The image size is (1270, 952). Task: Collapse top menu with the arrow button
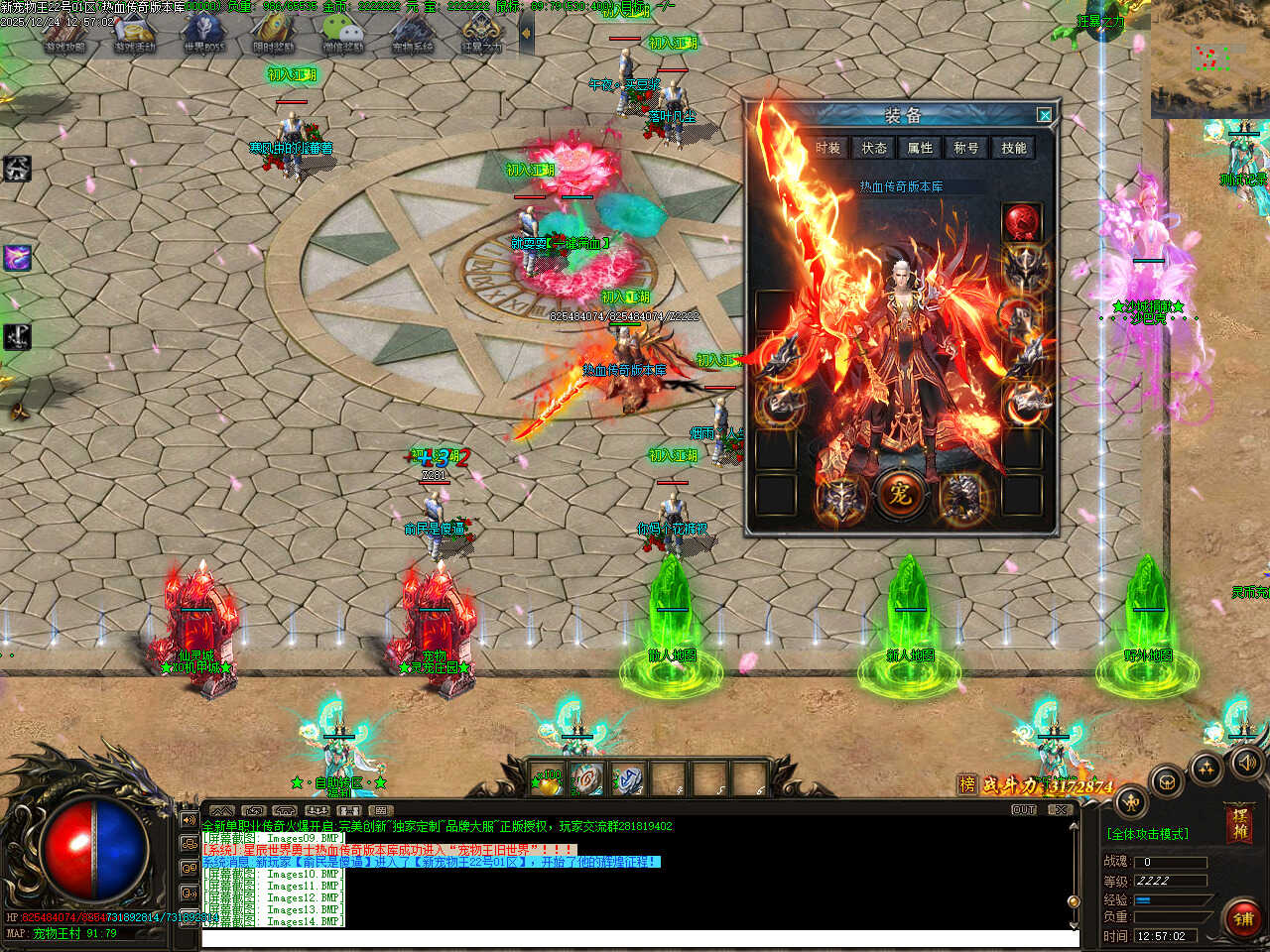[x=526, y=33]
